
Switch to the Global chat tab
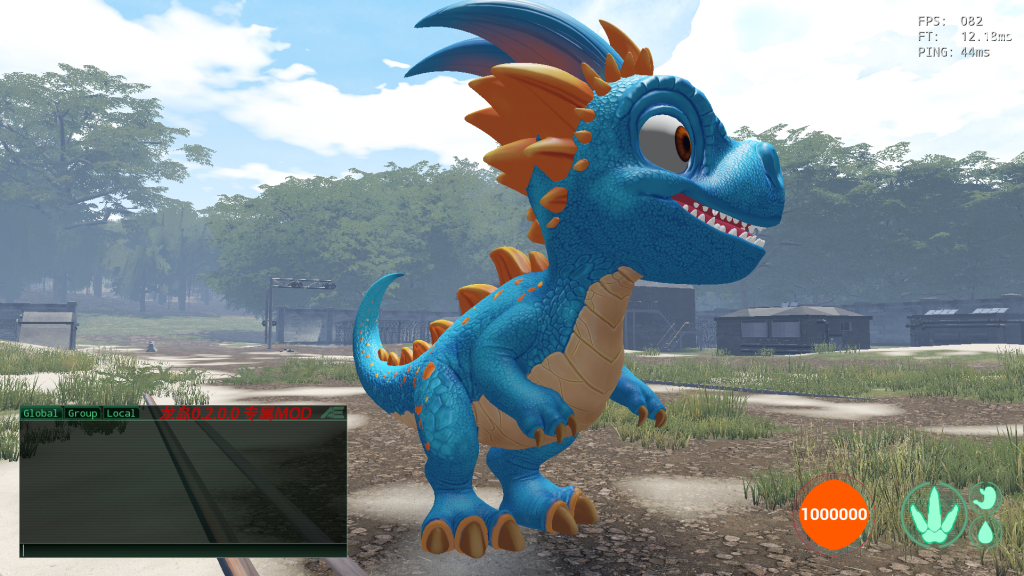[x=42, y=413]
